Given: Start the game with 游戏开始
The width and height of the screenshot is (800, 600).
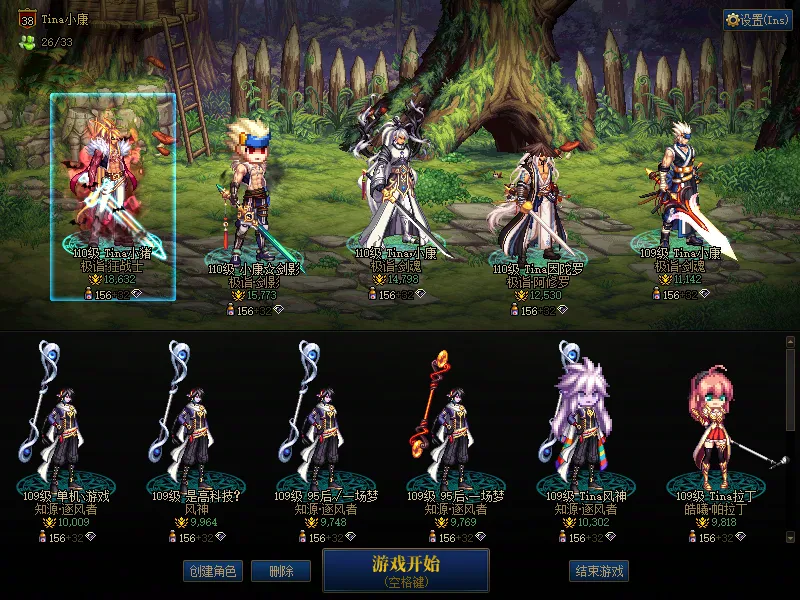Looking at the screenshot, I should pos(405,569).
